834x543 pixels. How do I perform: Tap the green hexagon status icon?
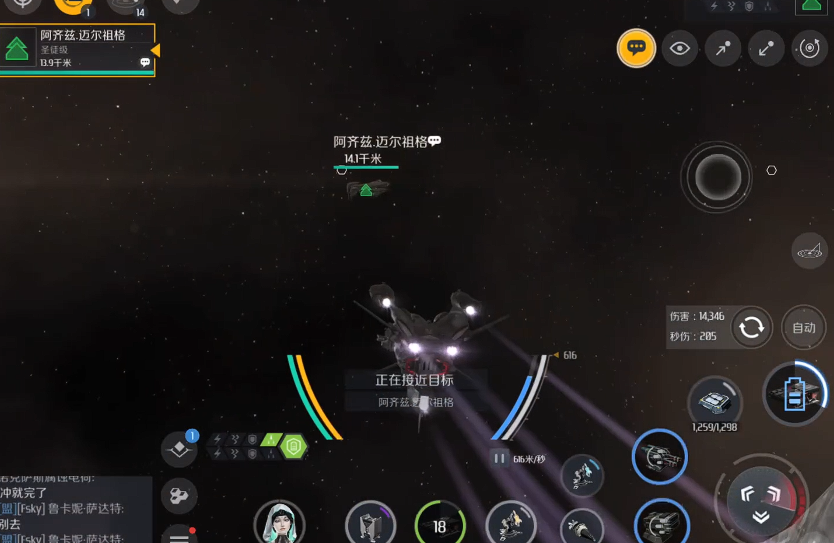click(x=293, y=446)
